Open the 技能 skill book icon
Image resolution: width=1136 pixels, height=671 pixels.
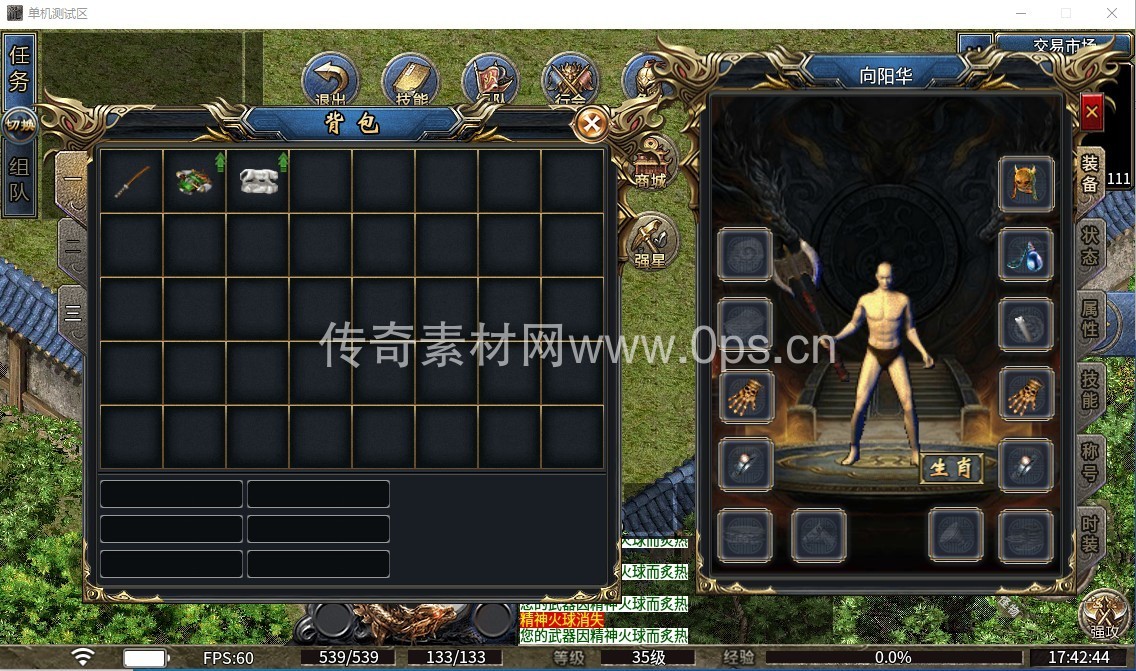[x=411, y=82]
